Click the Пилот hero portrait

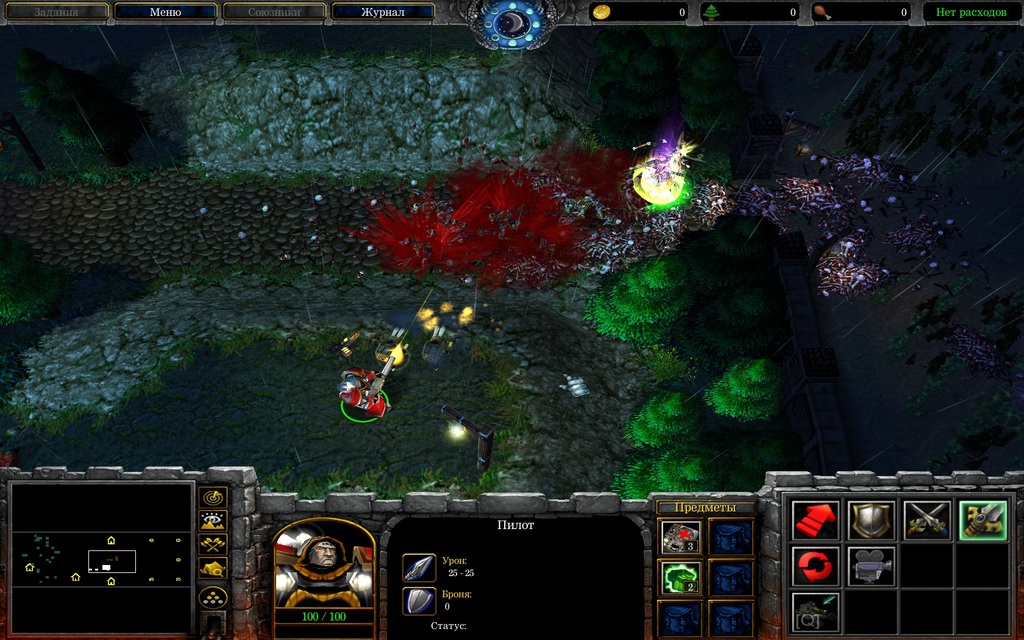323,566
